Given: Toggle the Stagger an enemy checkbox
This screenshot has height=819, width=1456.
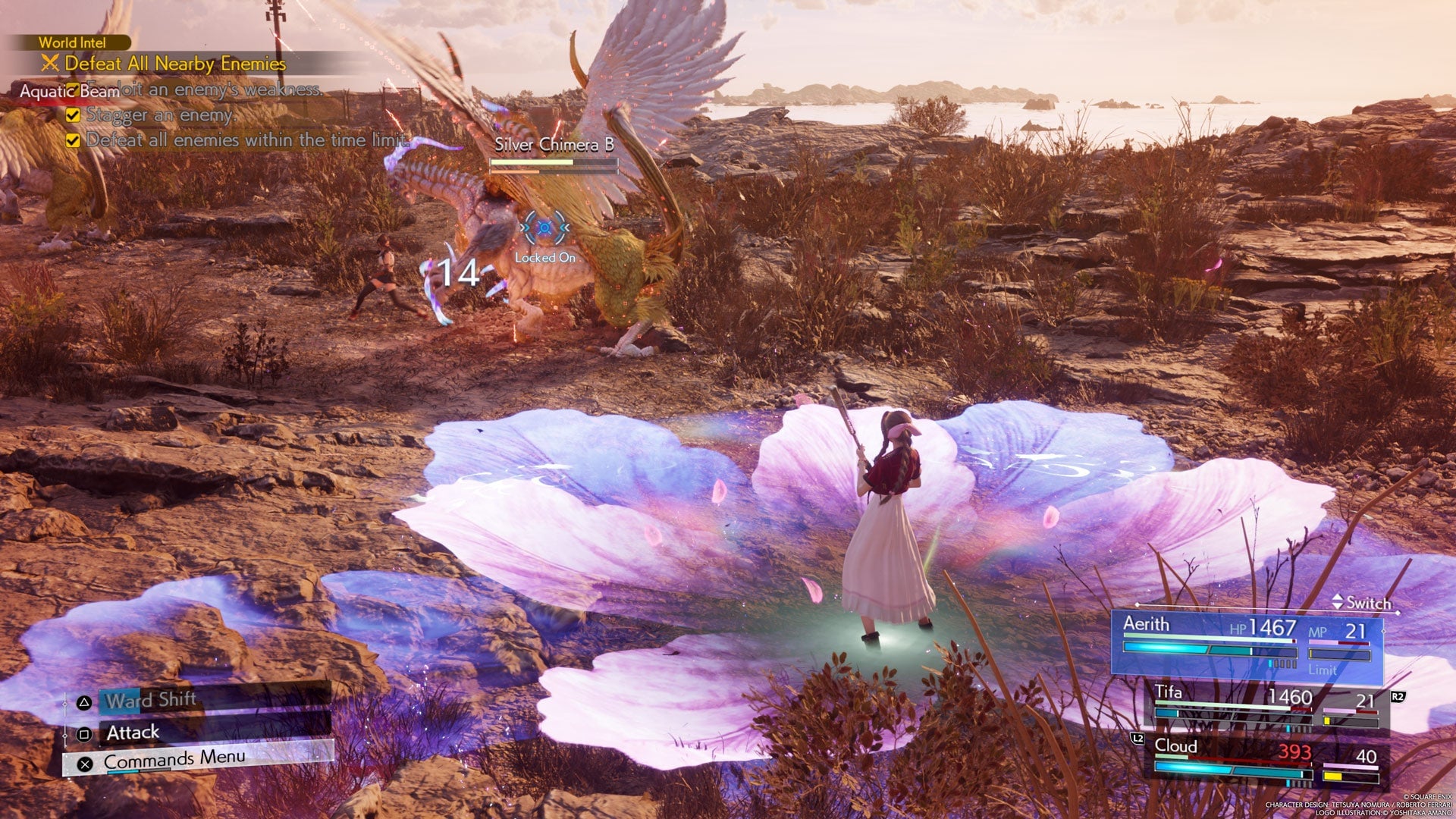Looking at the screenshot, I should click(73, 117).
